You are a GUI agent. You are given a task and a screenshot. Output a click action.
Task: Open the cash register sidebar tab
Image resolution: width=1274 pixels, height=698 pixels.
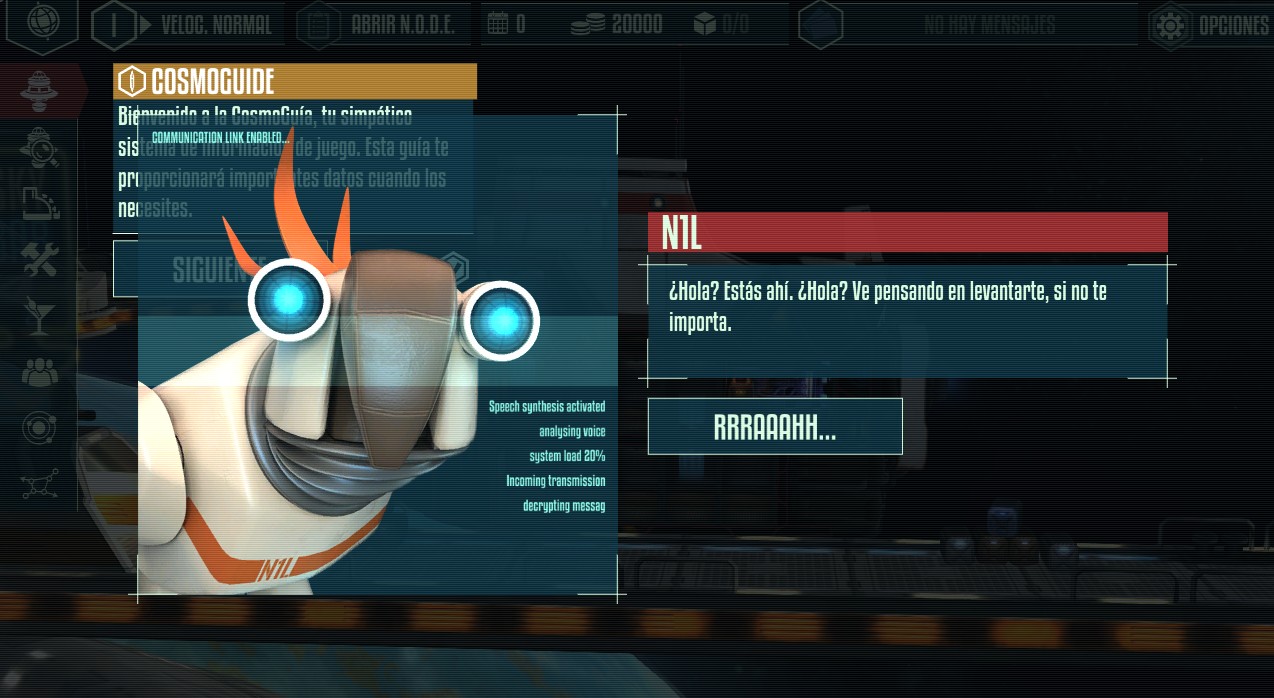(41, 204)
